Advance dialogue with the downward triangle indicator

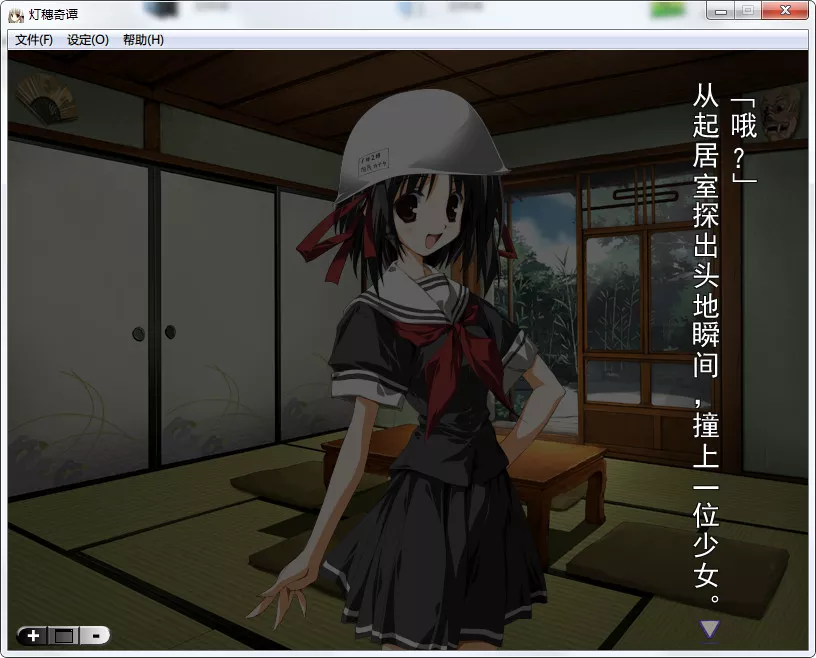point(709,629)
